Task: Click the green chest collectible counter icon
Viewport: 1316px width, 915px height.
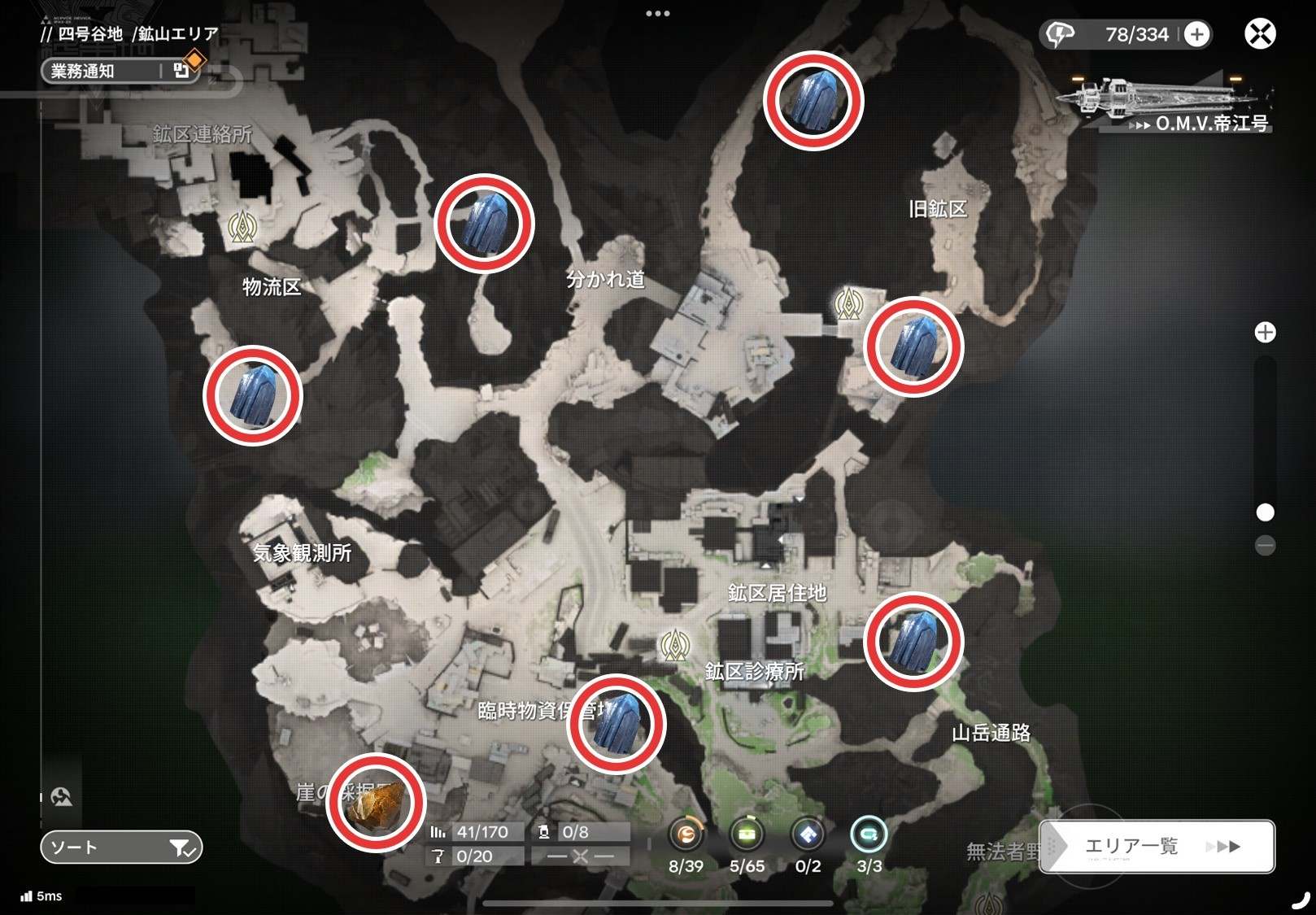Action: click(747, 834)
